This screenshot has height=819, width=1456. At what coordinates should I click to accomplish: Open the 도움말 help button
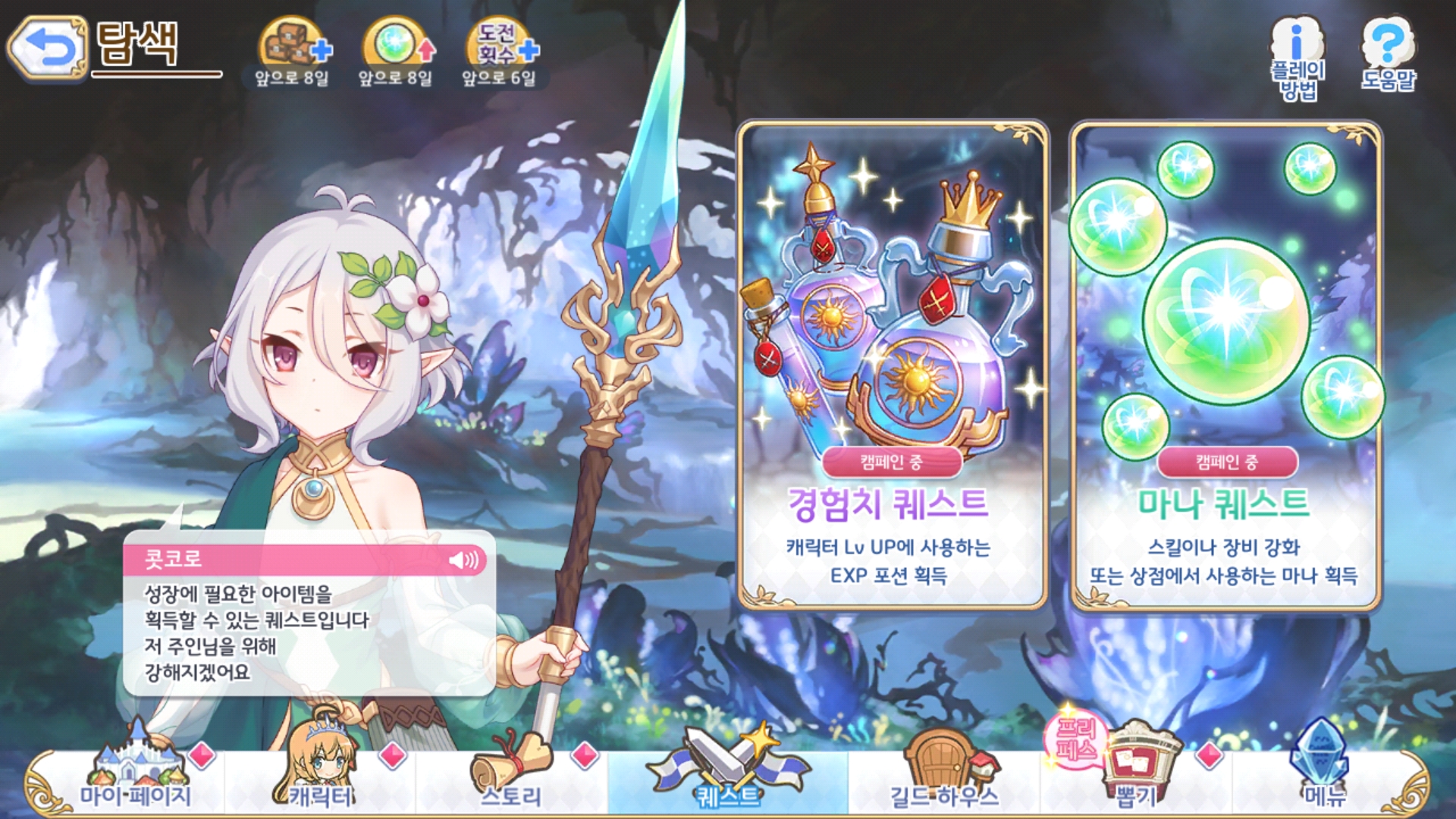(1388, 53)
